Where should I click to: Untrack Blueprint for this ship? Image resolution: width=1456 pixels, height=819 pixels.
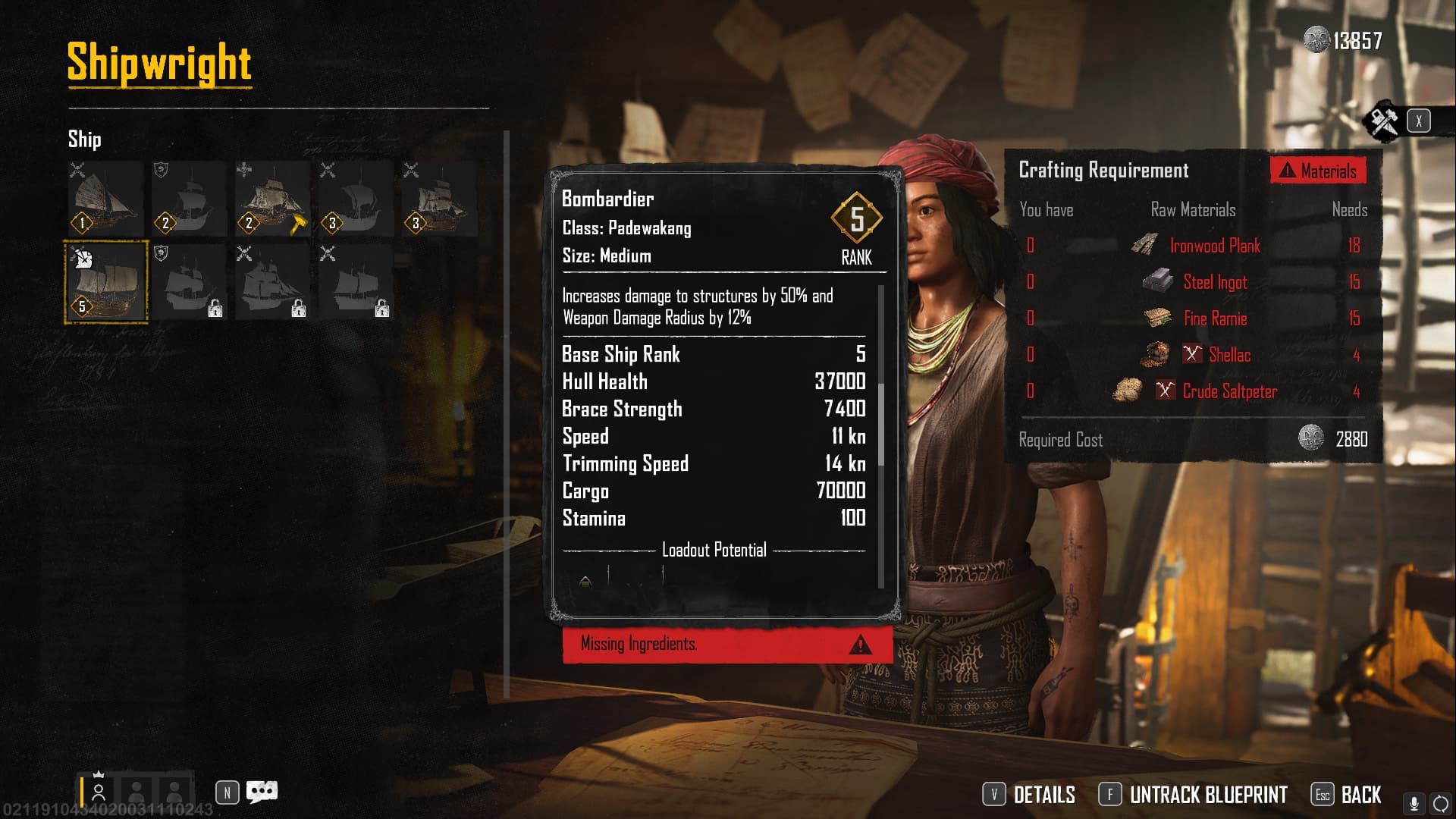coord(1194,795)
